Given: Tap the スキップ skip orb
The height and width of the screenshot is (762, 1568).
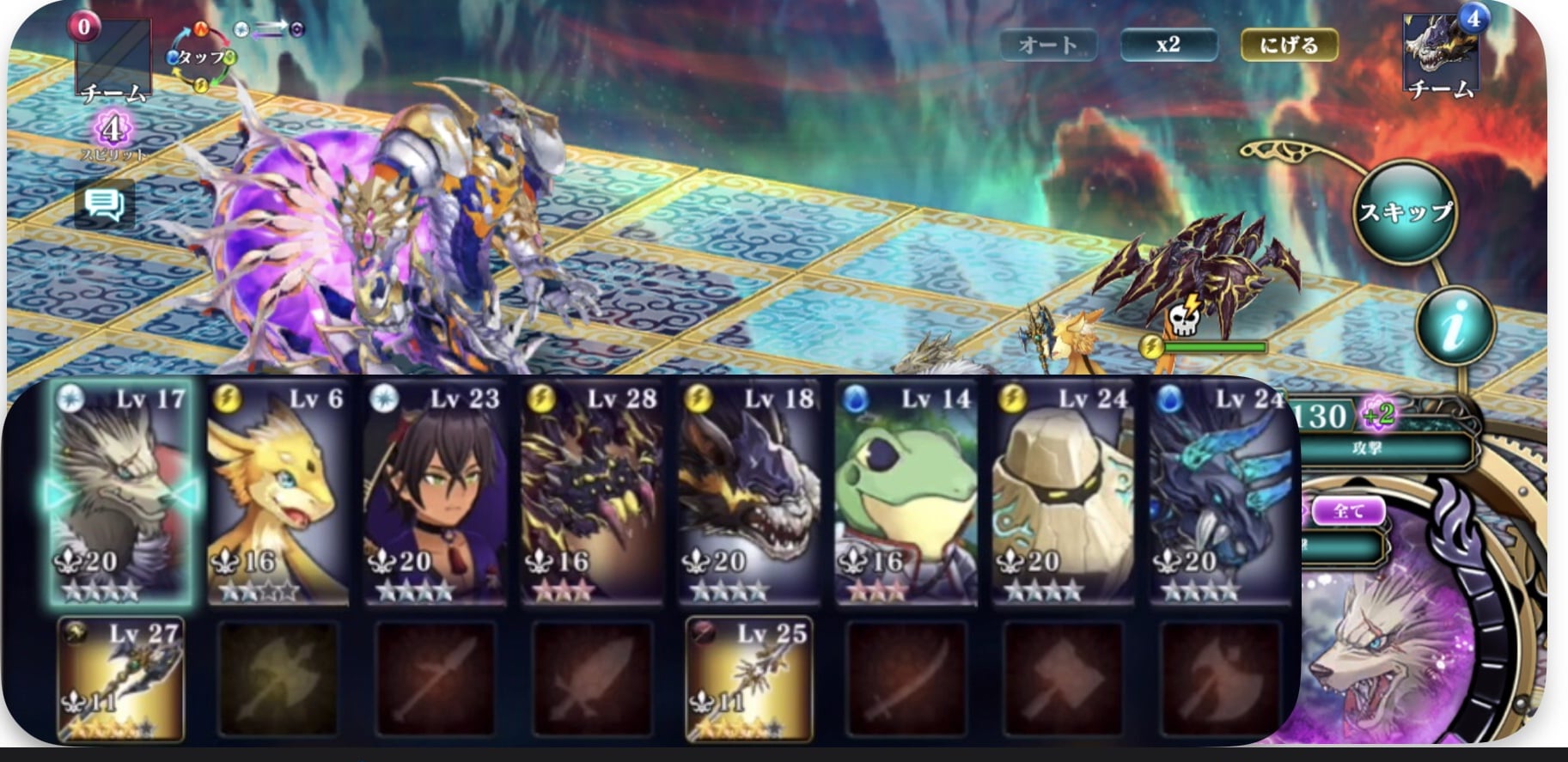Looking at the screenshot, I should coord(1405,211).
